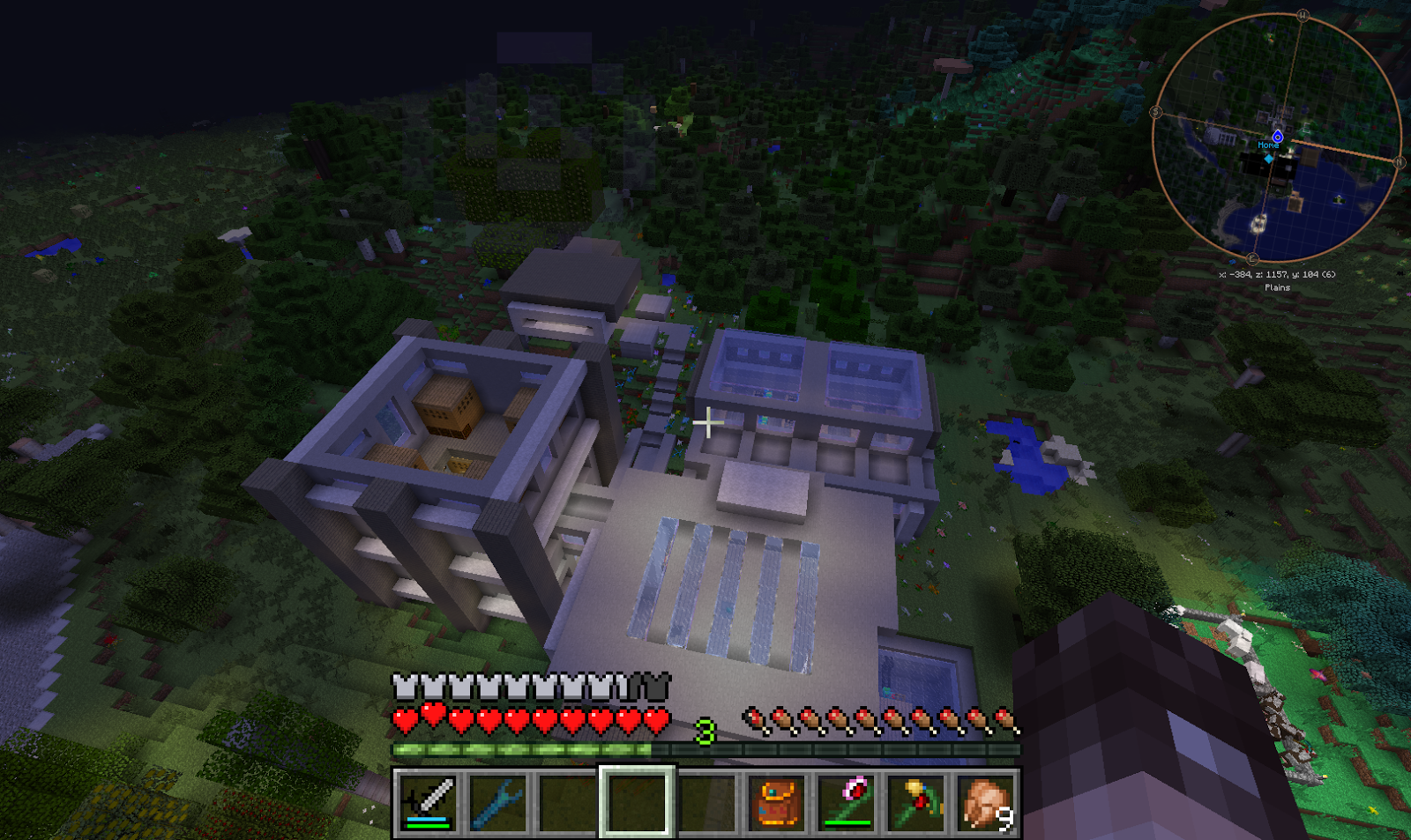Click the experience level number 3
The height and width of the screenshot is (840, 1411).
[x=705, y=729]
